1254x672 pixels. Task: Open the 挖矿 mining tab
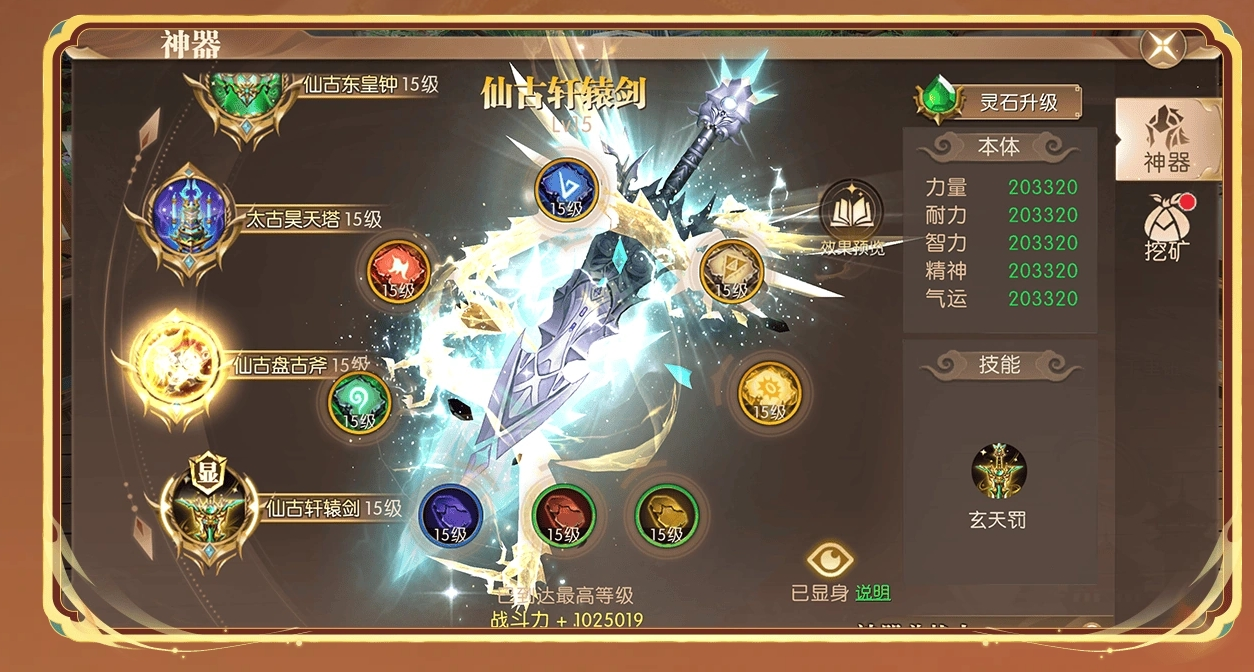pos(1168,226)
